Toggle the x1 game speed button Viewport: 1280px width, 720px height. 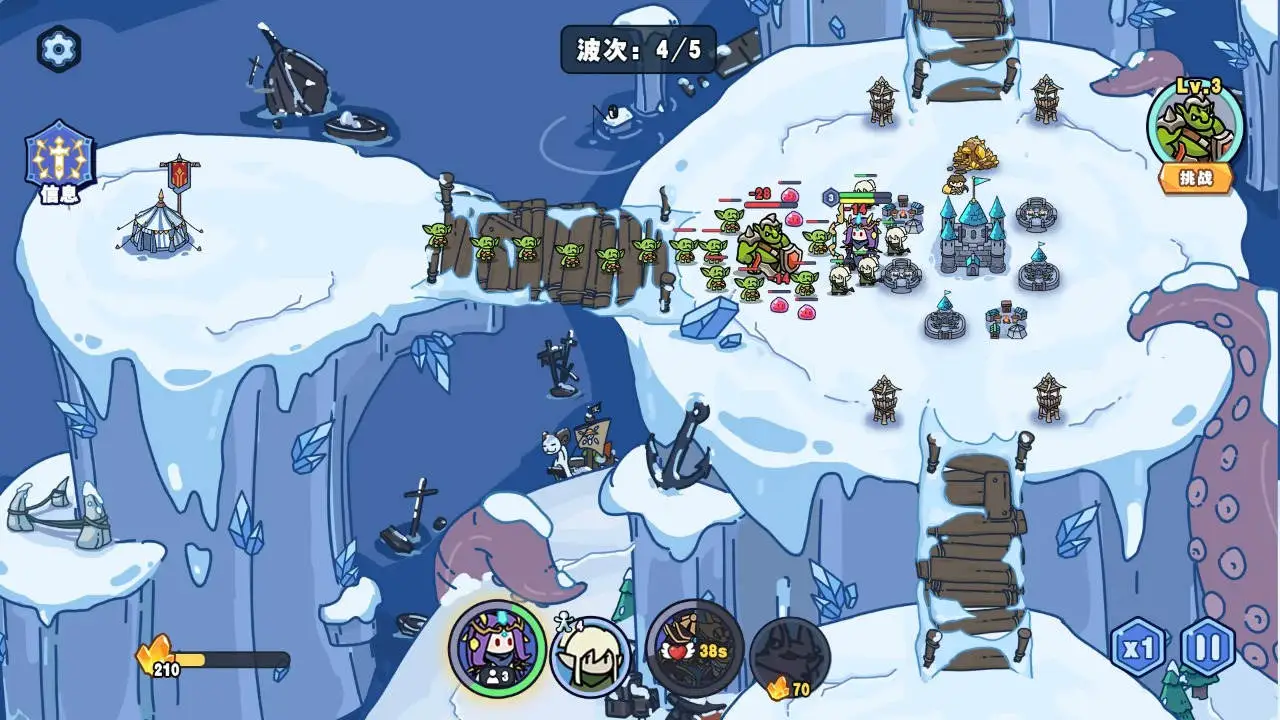pyautogui.click(x=1138, y=648)
